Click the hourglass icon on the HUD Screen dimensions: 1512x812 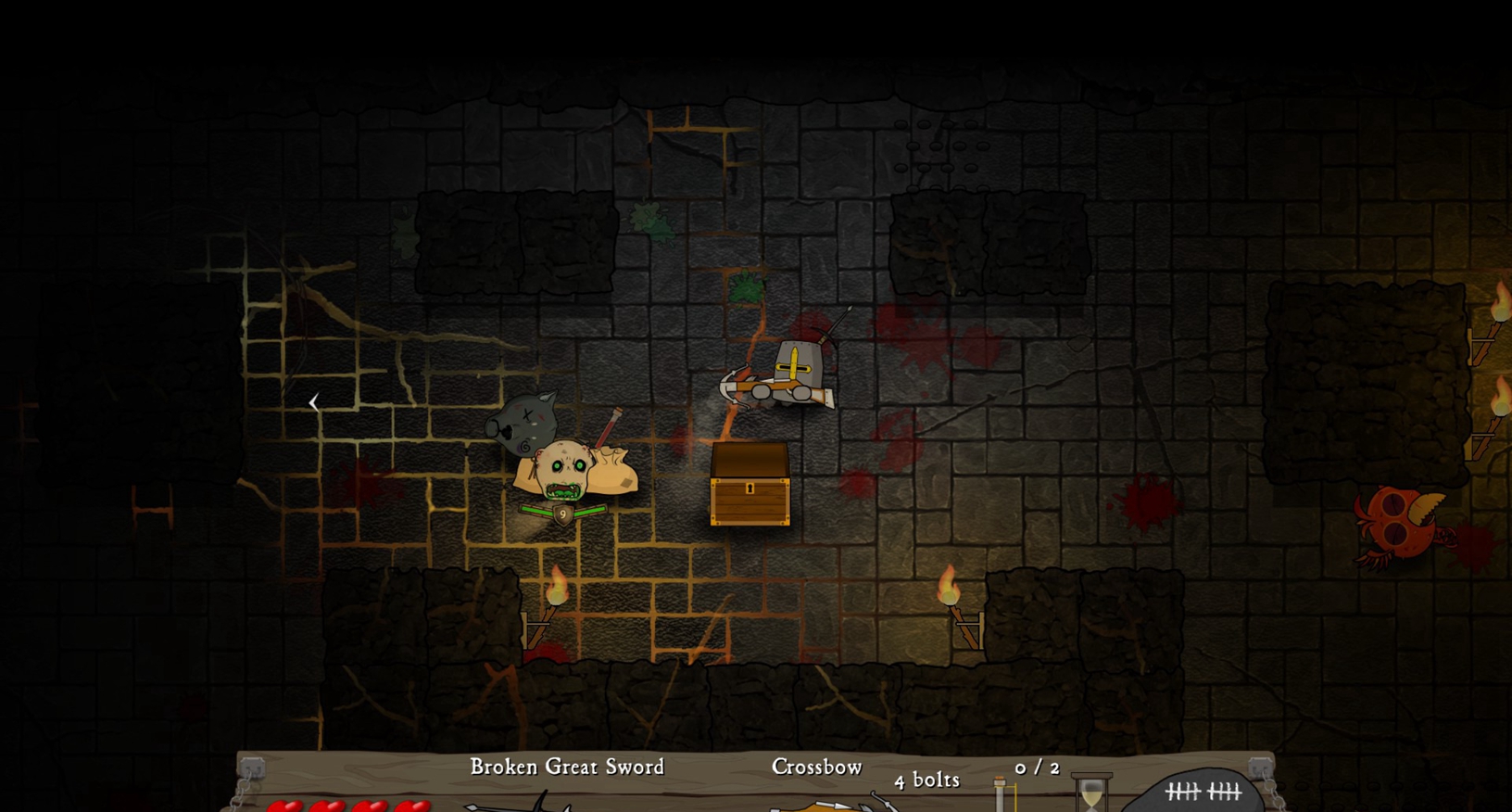(1091, 794)
